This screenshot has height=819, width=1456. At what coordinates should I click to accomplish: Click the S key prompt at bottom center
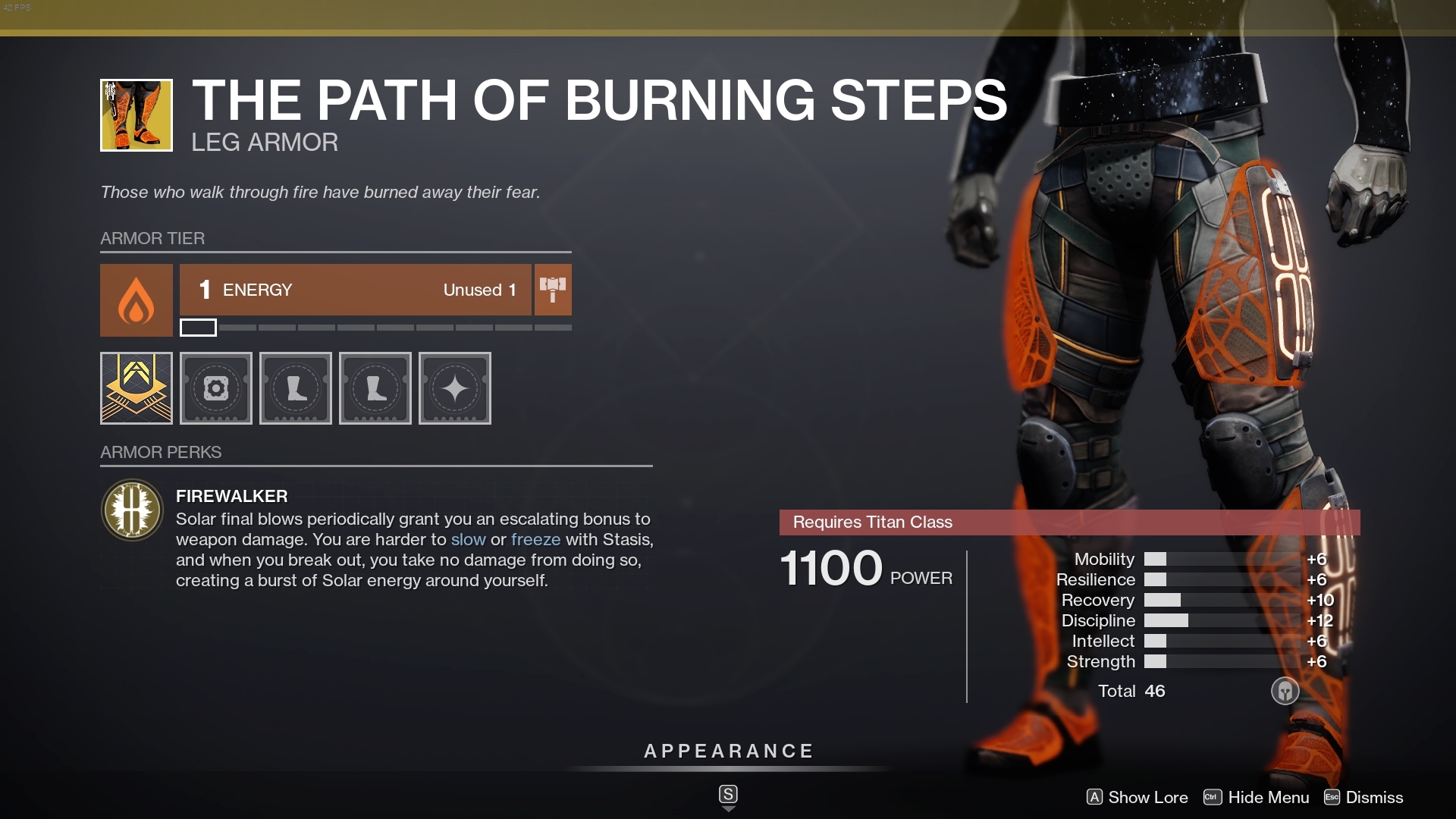[728, 794]
